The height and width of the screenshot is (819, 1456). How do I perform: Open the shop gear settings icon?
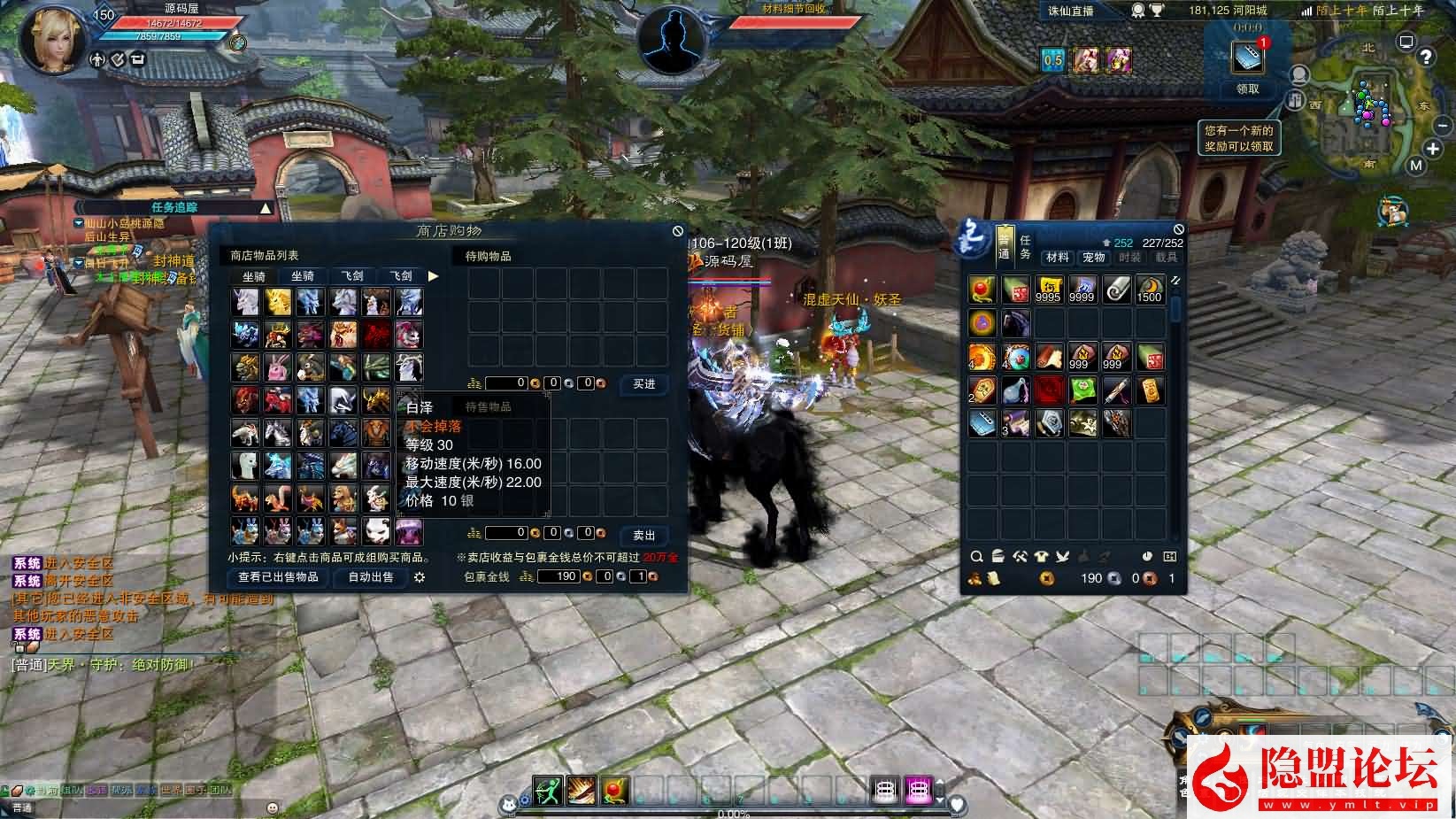(x=420, y=577)
